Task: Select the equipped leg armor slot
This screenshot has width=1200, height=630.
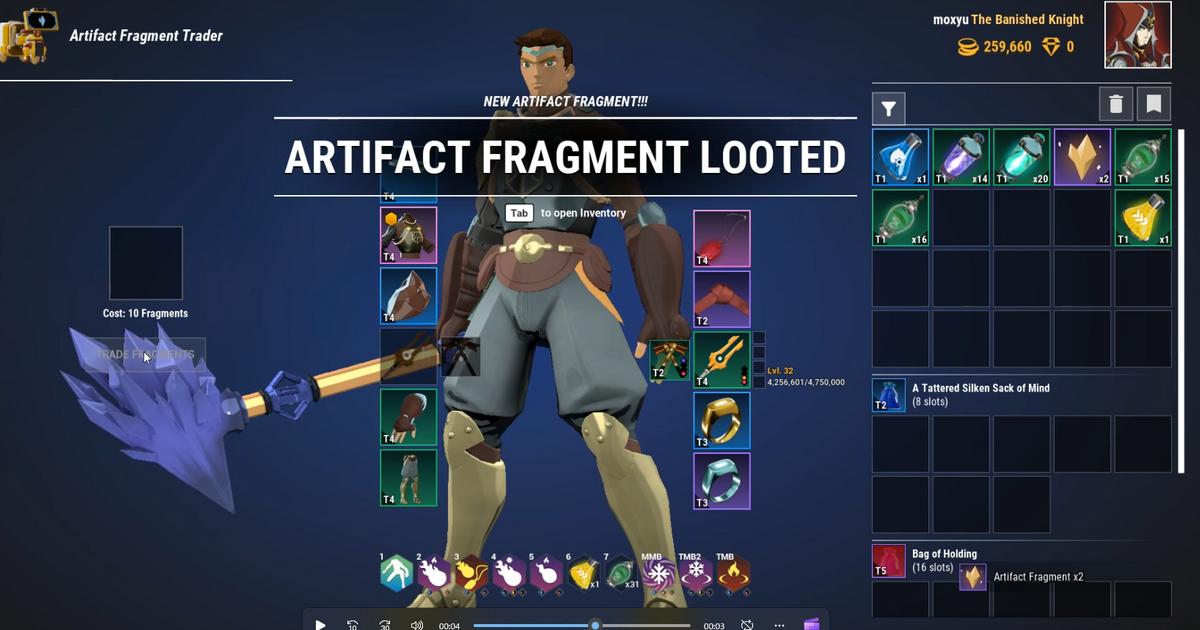Action: [x=408, y=478]
